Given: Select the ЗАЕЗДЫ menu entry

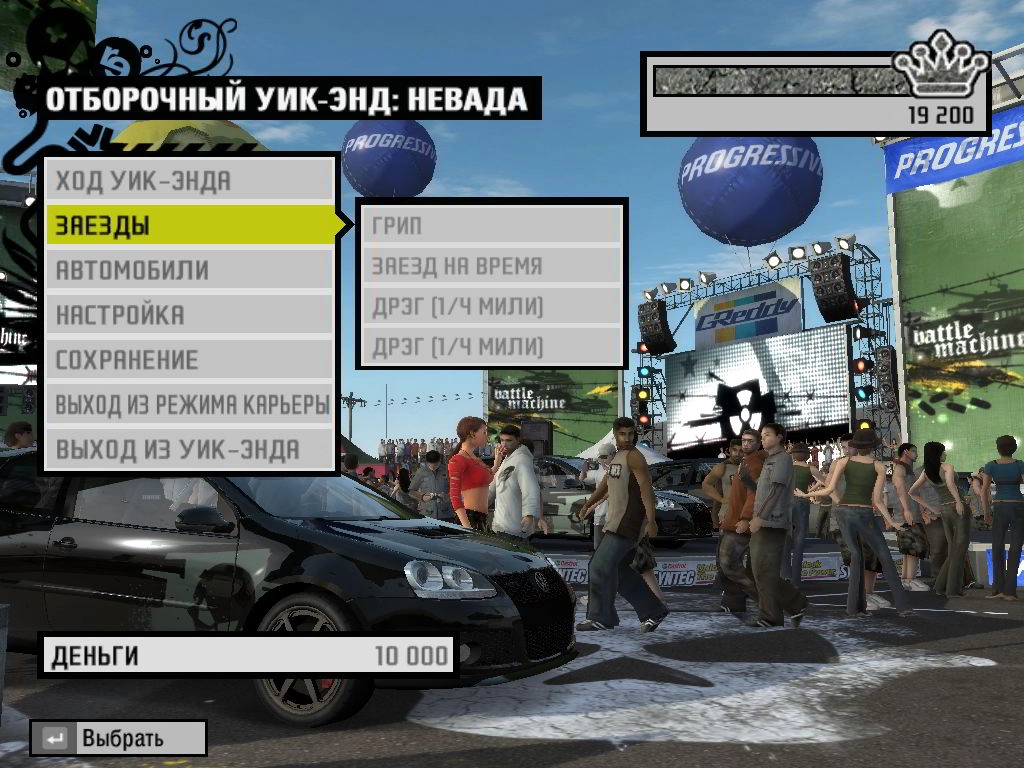Looking at the screenshot, I should point(190,225).
